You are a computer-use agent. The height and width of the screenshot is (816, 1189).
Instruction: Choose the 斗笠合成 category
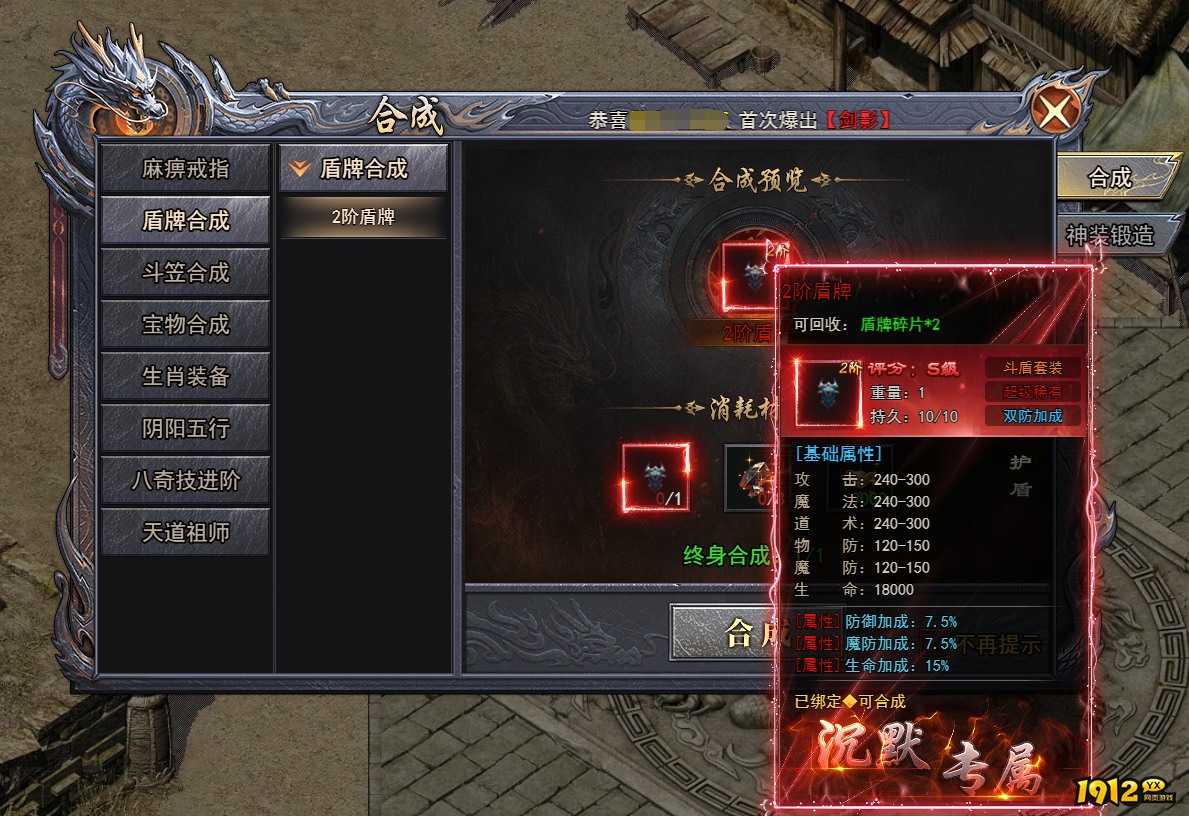pos(185,273)
